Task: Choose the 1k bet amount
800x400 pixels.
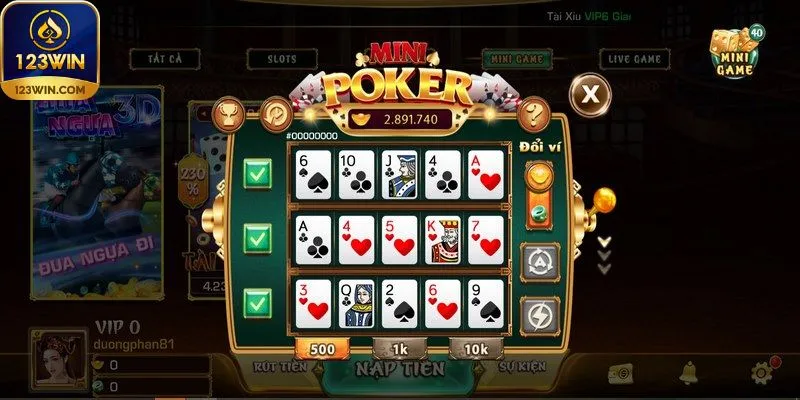Action: 398,348
